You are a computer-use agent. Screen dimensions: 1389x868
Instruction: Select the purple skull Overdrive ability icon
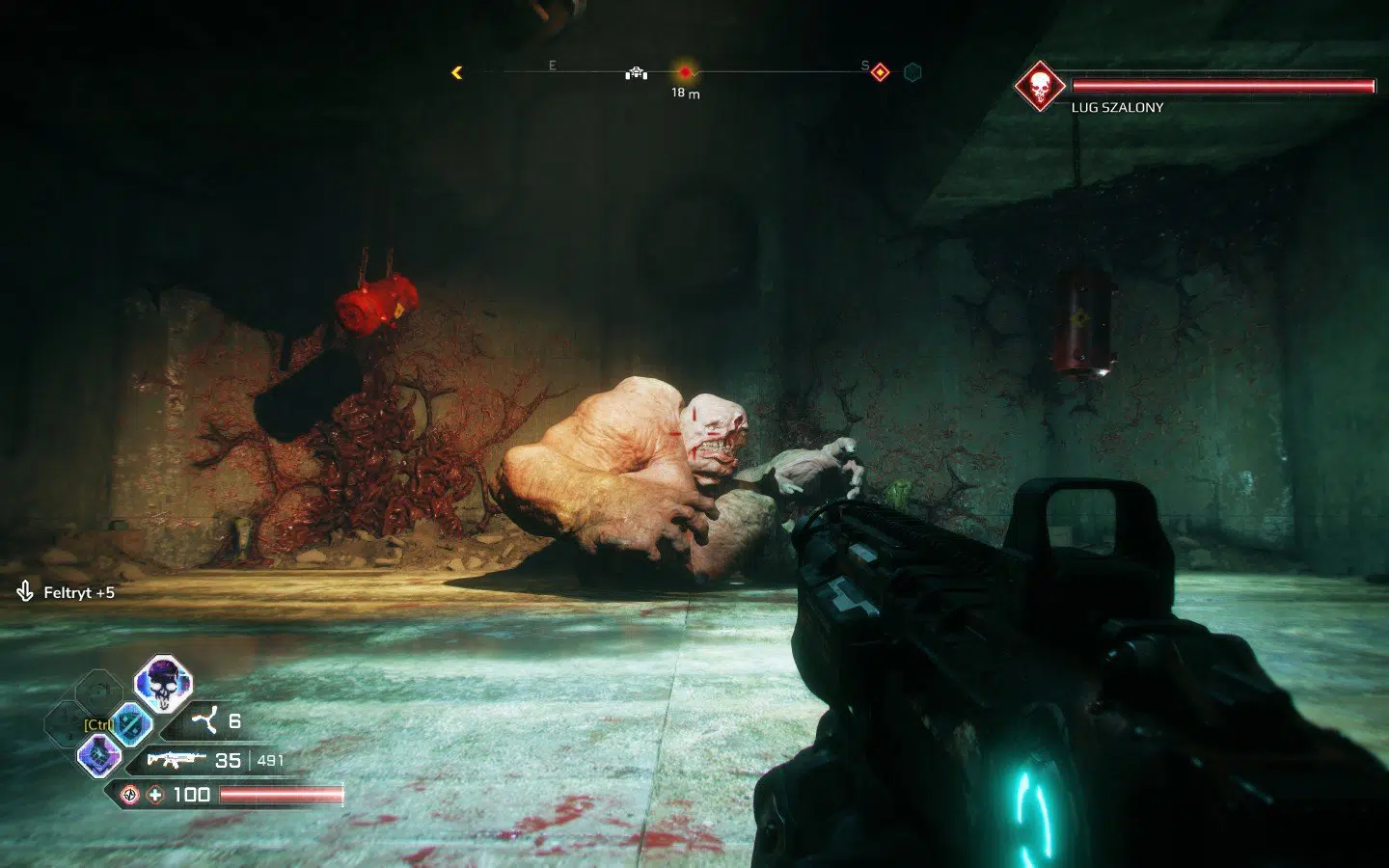tap(162, 685)
